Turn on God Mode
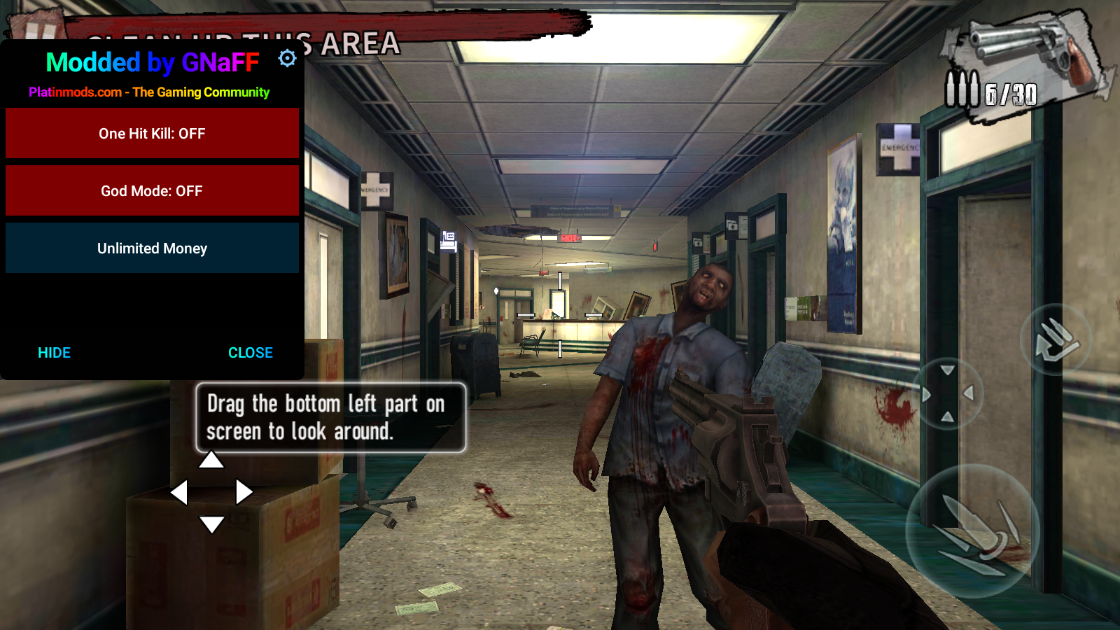 [152, 191]
